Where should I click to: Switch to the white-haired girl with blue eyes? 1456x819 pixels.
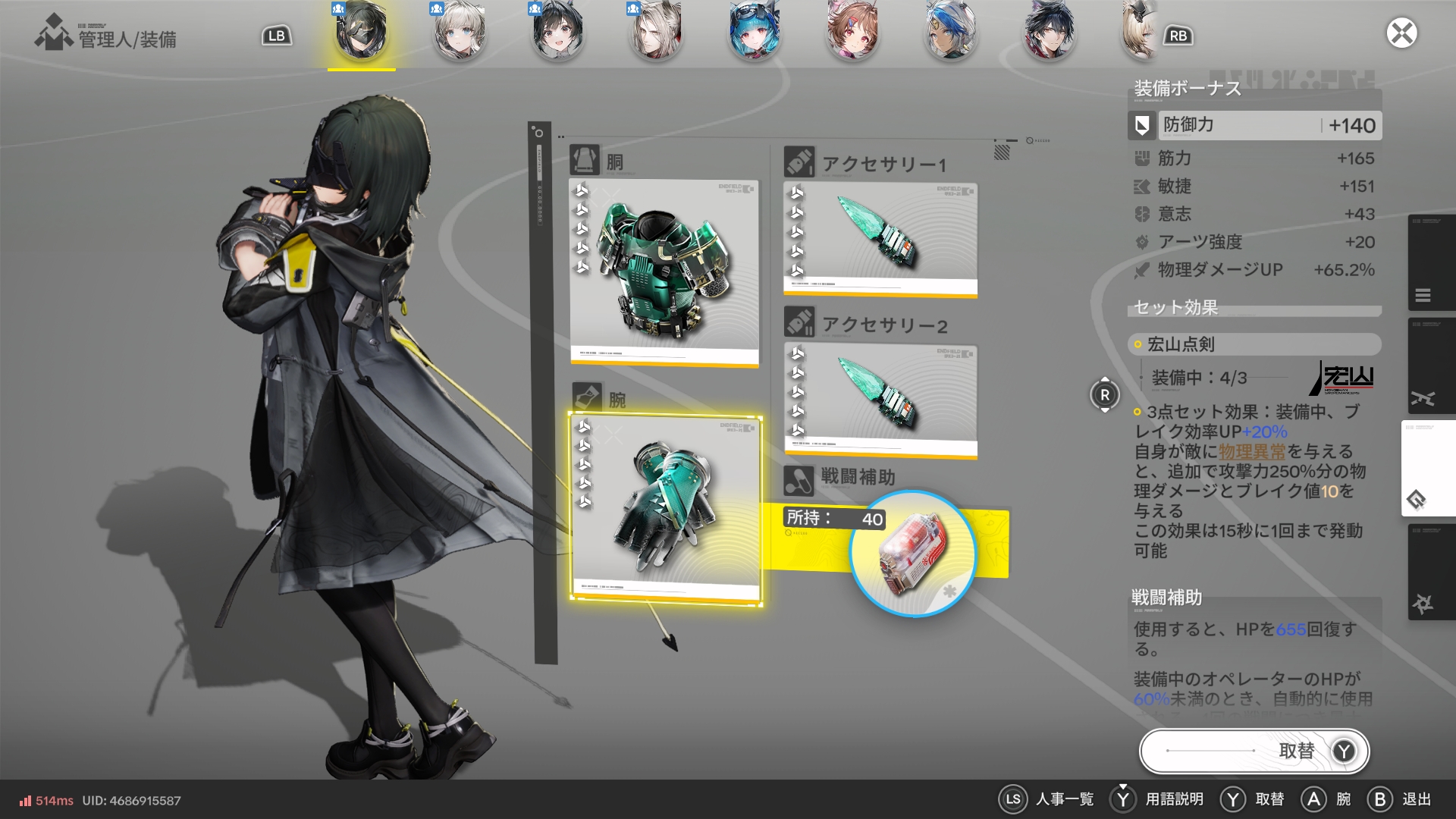pyautogui.click(x=460, y=33)
